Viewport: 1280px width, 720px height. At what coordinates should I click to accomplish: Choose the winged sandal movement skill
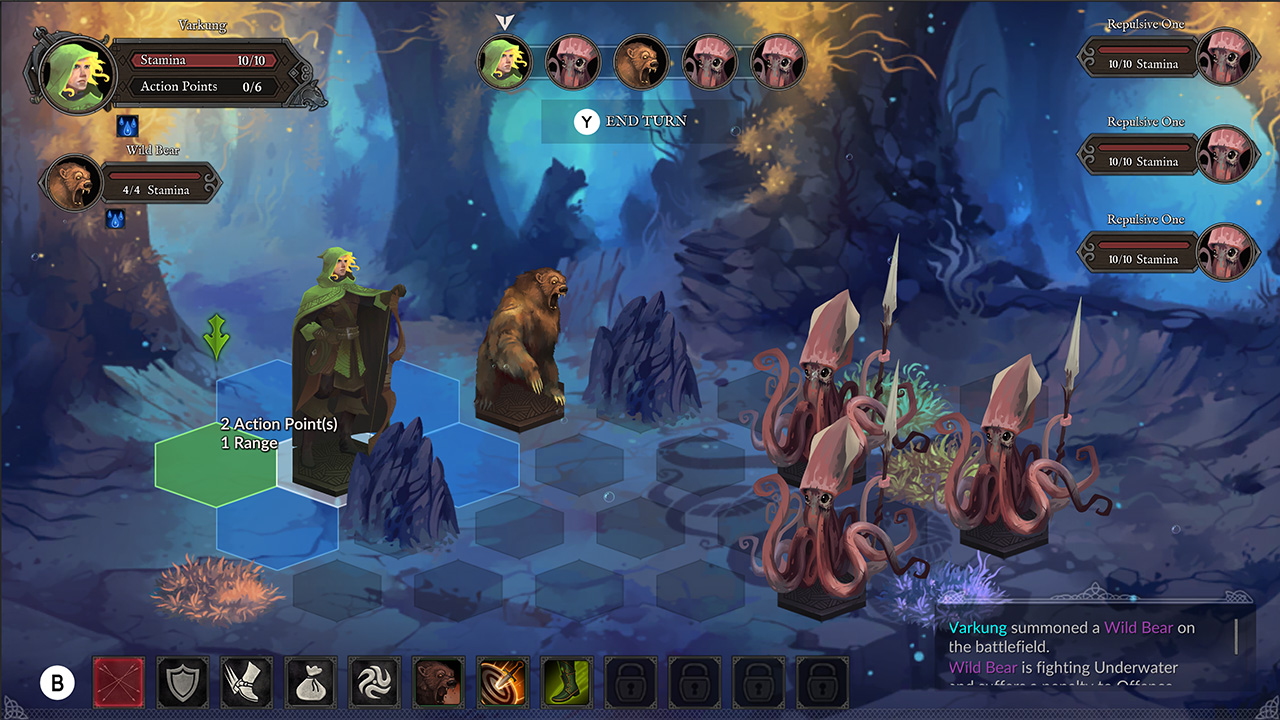tap(246, 683)
